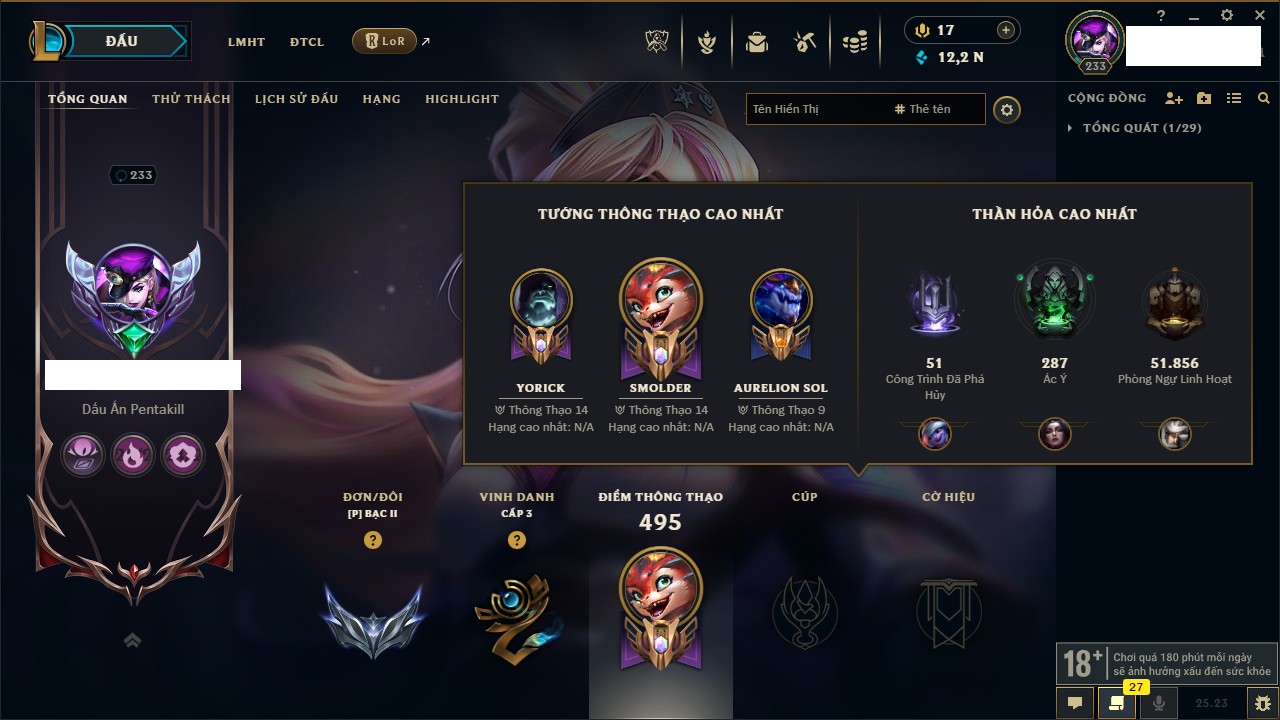Focus the Tên Hiển Thị search field

tap(815, 109)
